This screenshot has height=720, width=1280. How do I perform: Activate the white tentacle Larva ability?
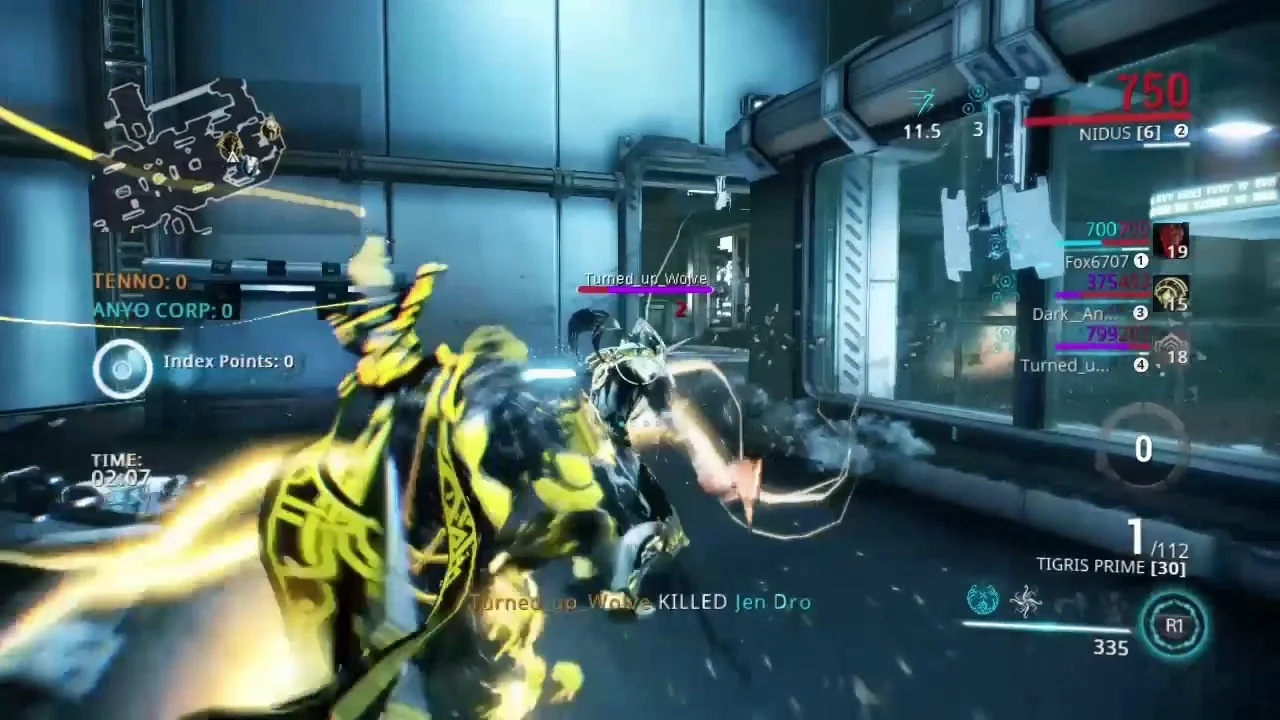(1027, 601)
